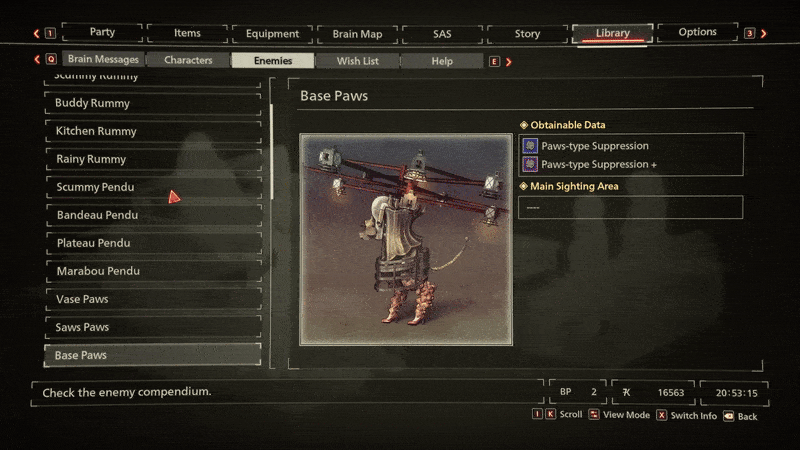This screenshot has height=450, width=800.
Task: Switch to the Options tab
Action: click(697, 32)
